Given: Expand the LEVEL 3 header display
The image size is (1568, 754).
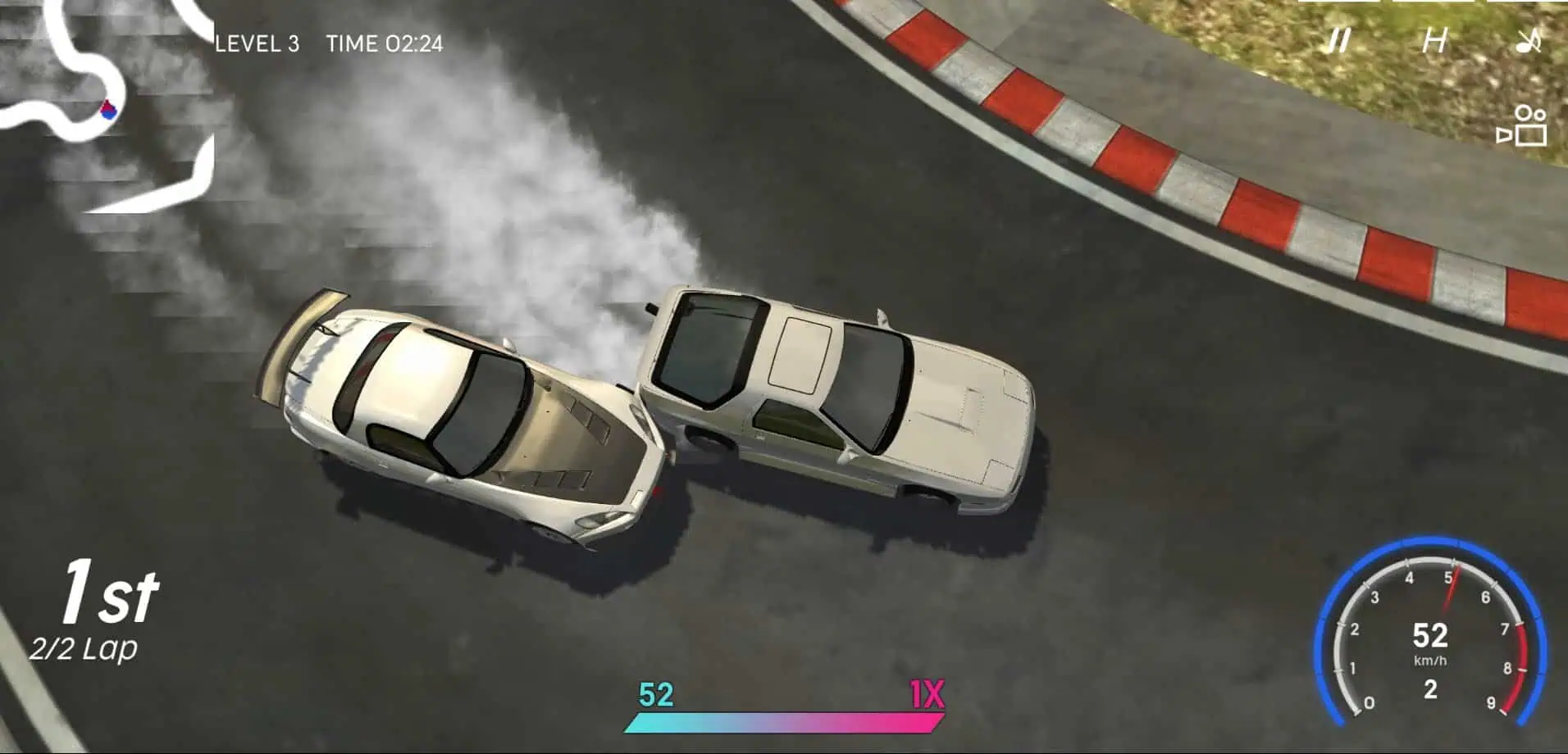Looking at the screenshot, I should (259, 44).
